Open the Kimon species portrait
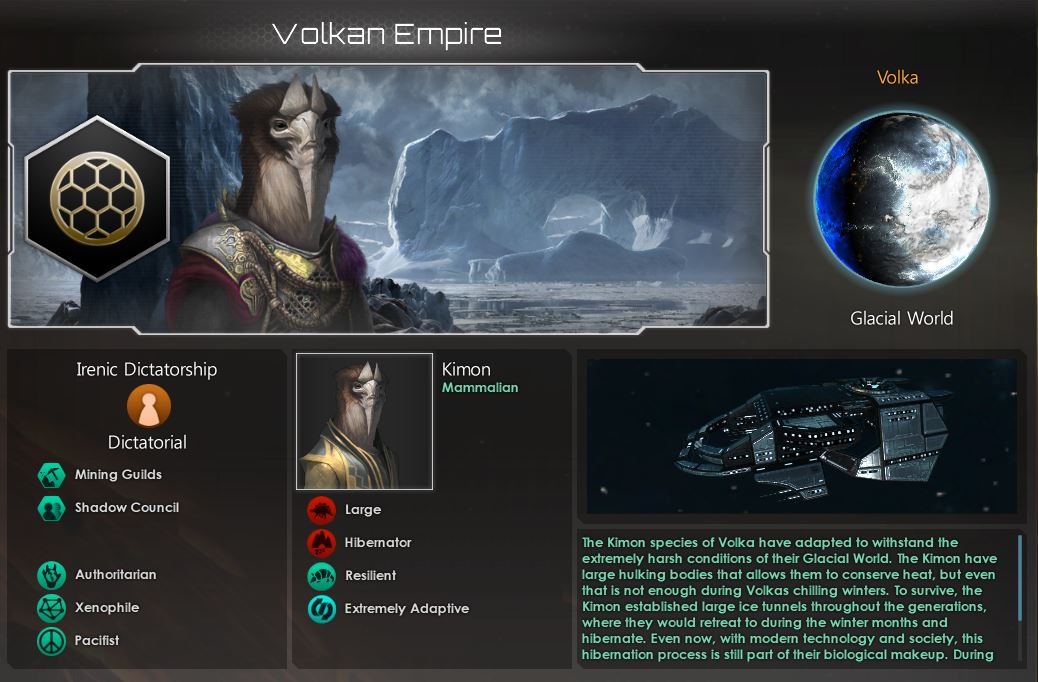Viewport: 1038px width, 682px height. 365,421
